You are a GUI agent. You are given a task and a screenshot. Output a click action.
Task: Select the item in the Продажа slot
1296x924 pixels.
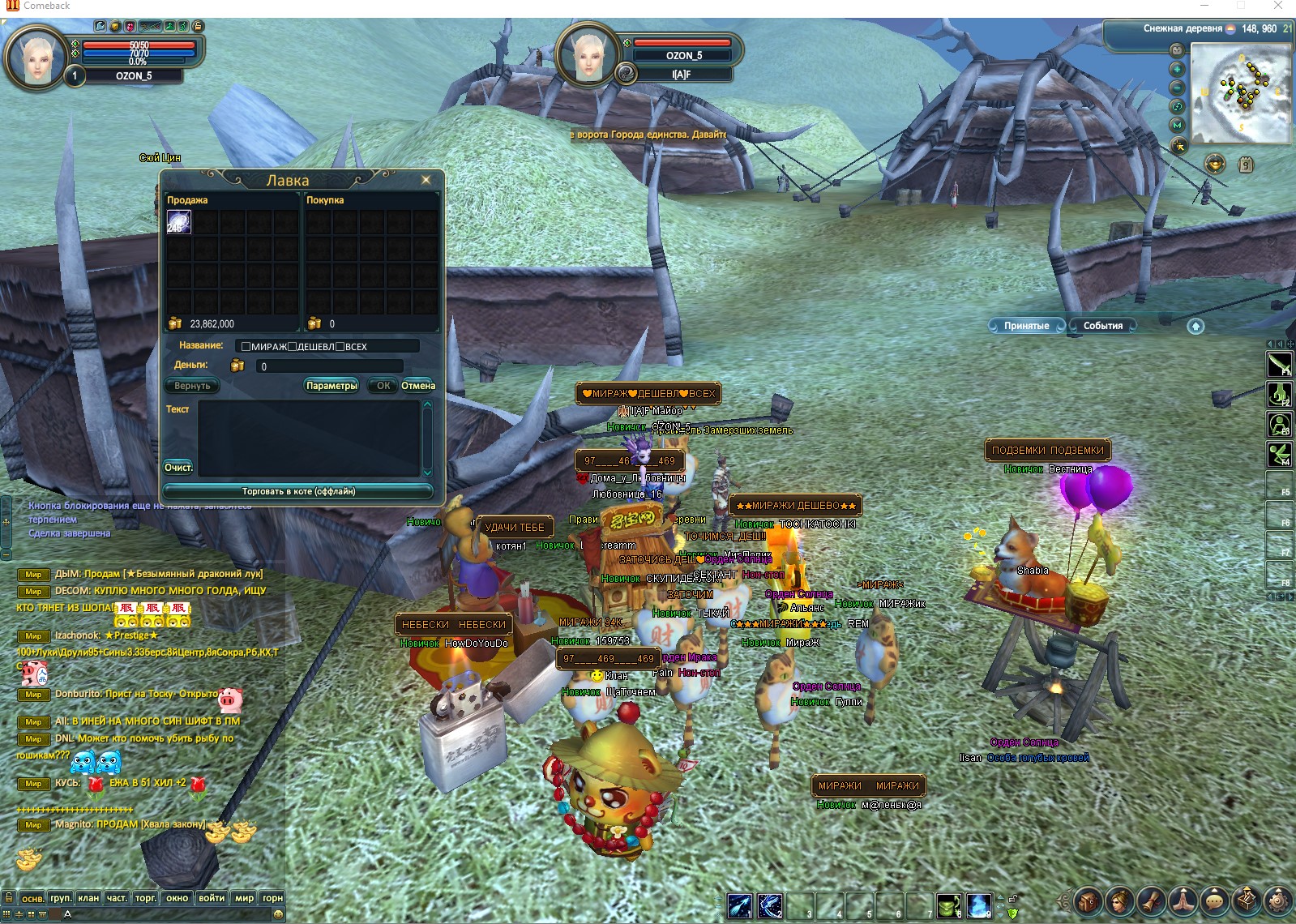click(x=178, y=222)
